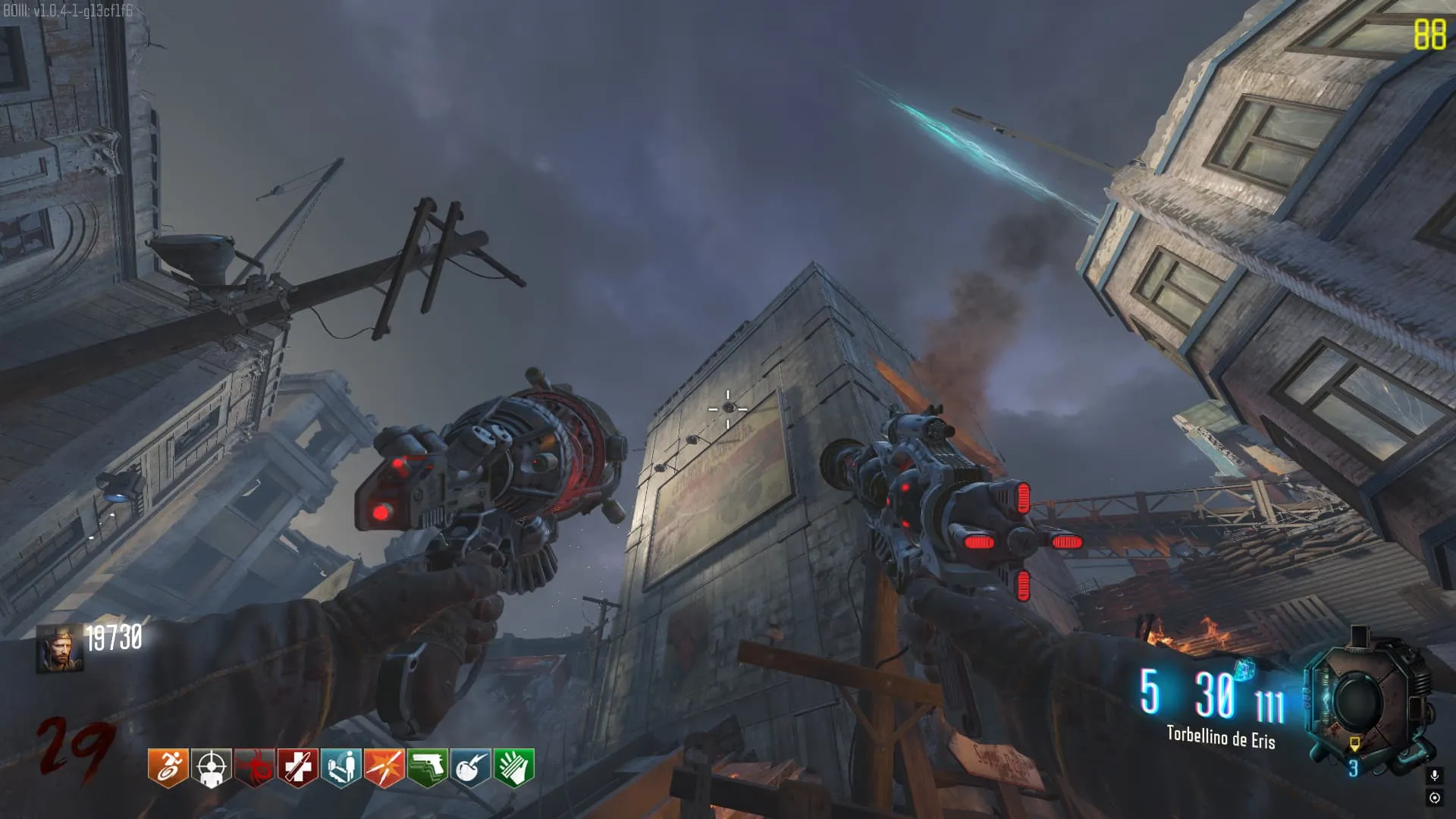Choose the red spider Widow's Wine perk
The height and width of the screenshot is (819, 1456).
254,767
